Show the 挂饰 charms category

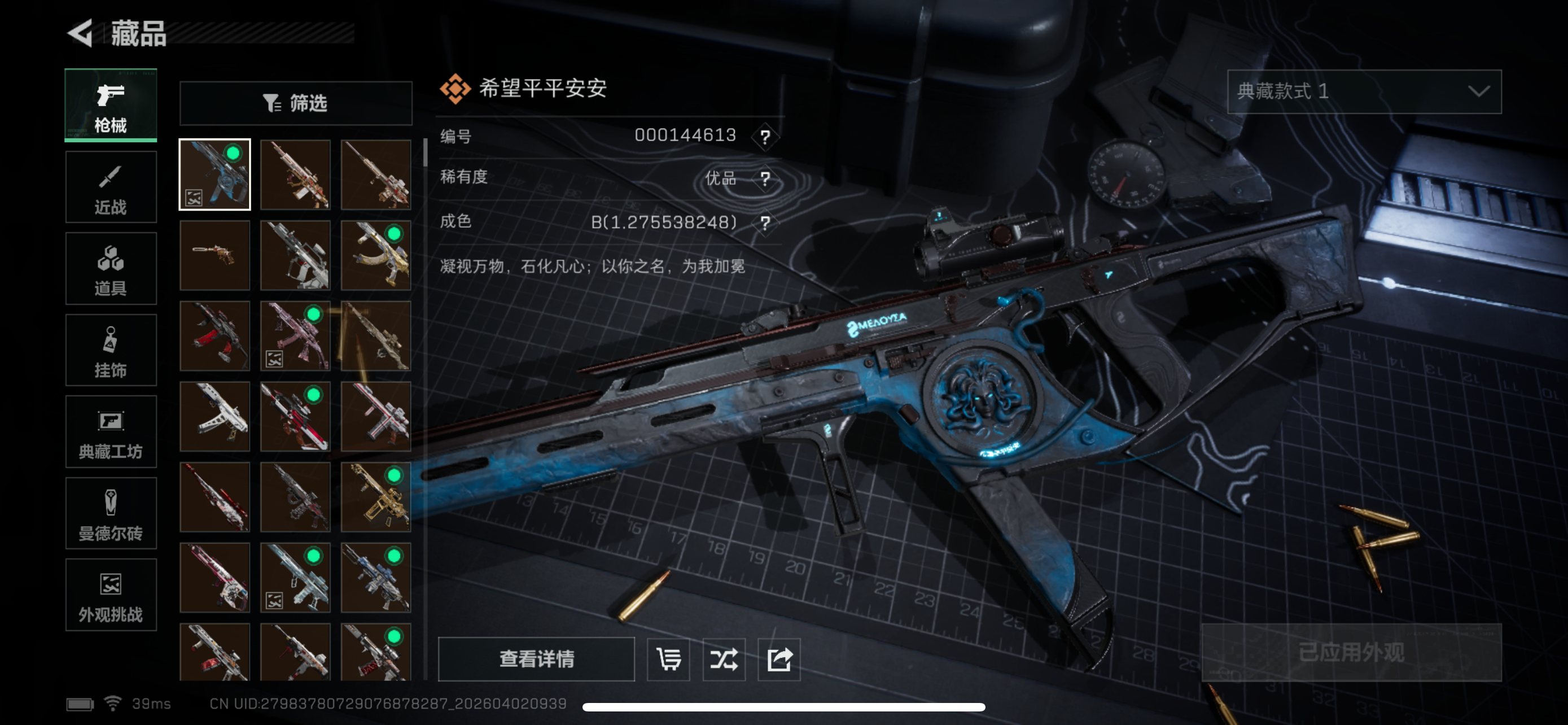(111, 351)
